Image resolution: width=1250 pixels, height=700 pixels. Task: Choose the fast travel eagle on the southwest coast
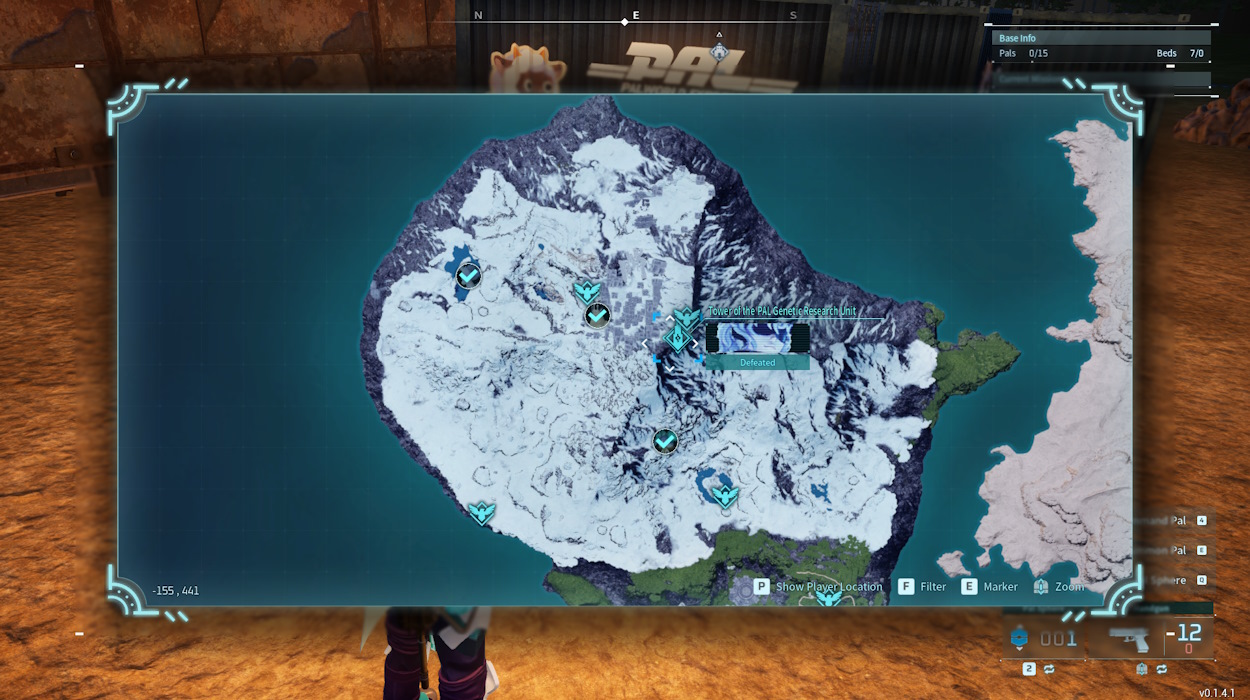(482, 513)
